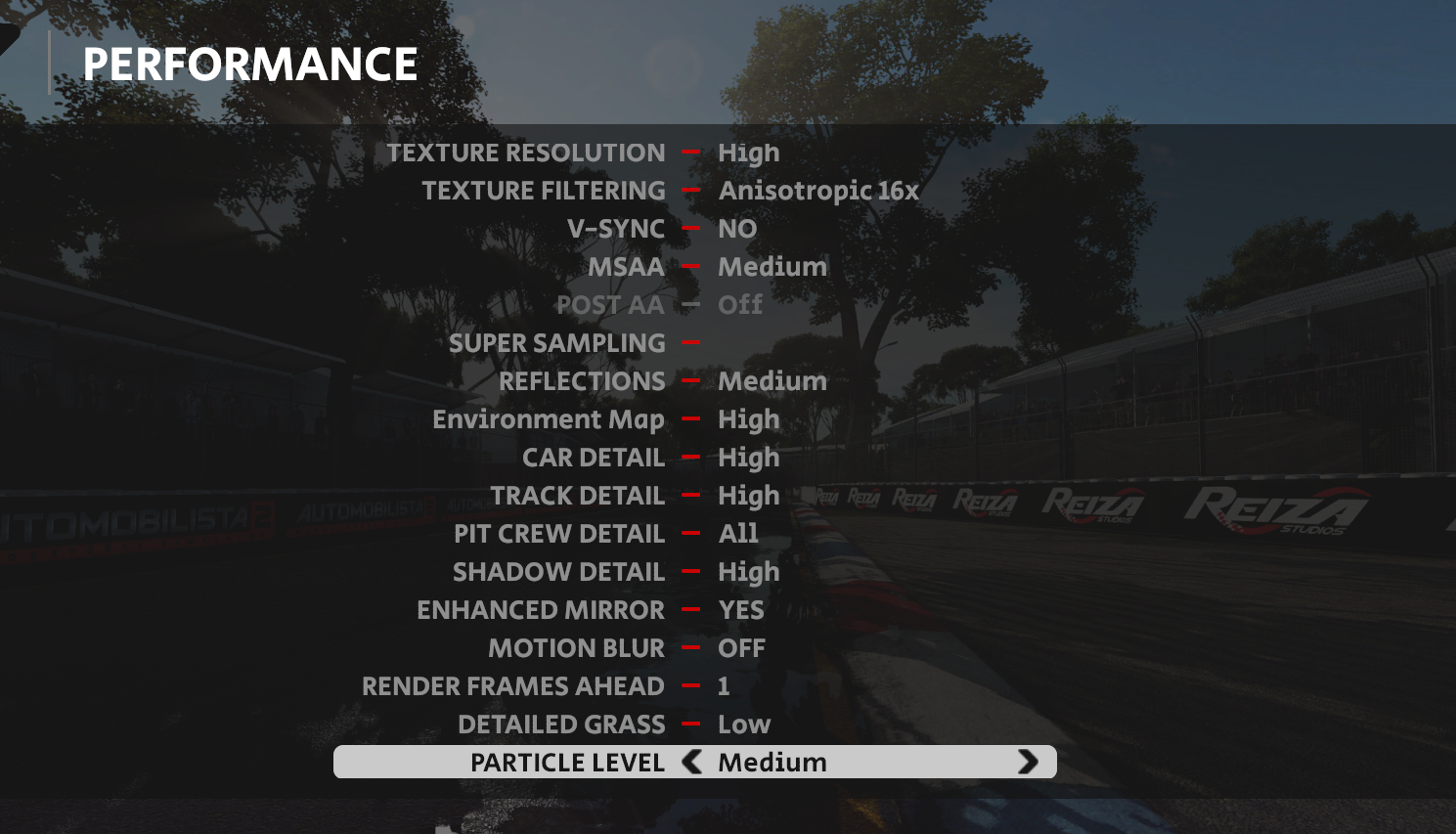The height and width of the screenshot is (834, 1456).
Task: Select the Pit Crew Detail setting
Action: [559, 534]
